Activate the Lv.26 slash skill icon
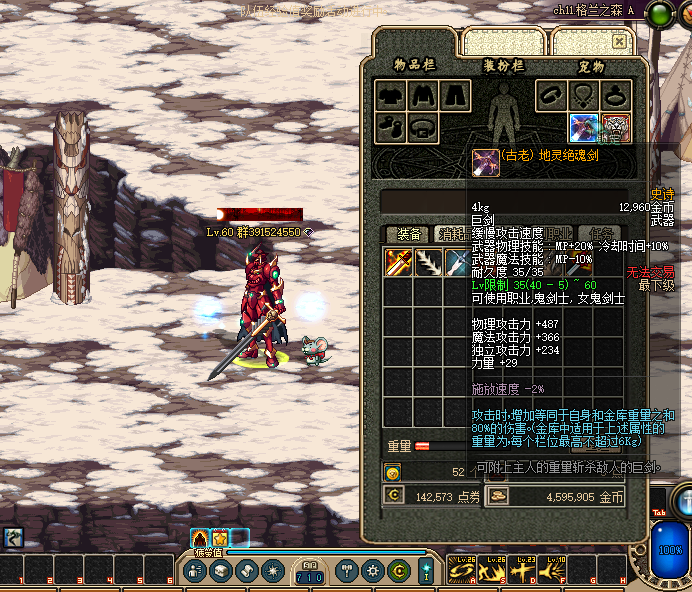Image resolution: width=692 pixels, height=592 pixels. coord(463,571)
